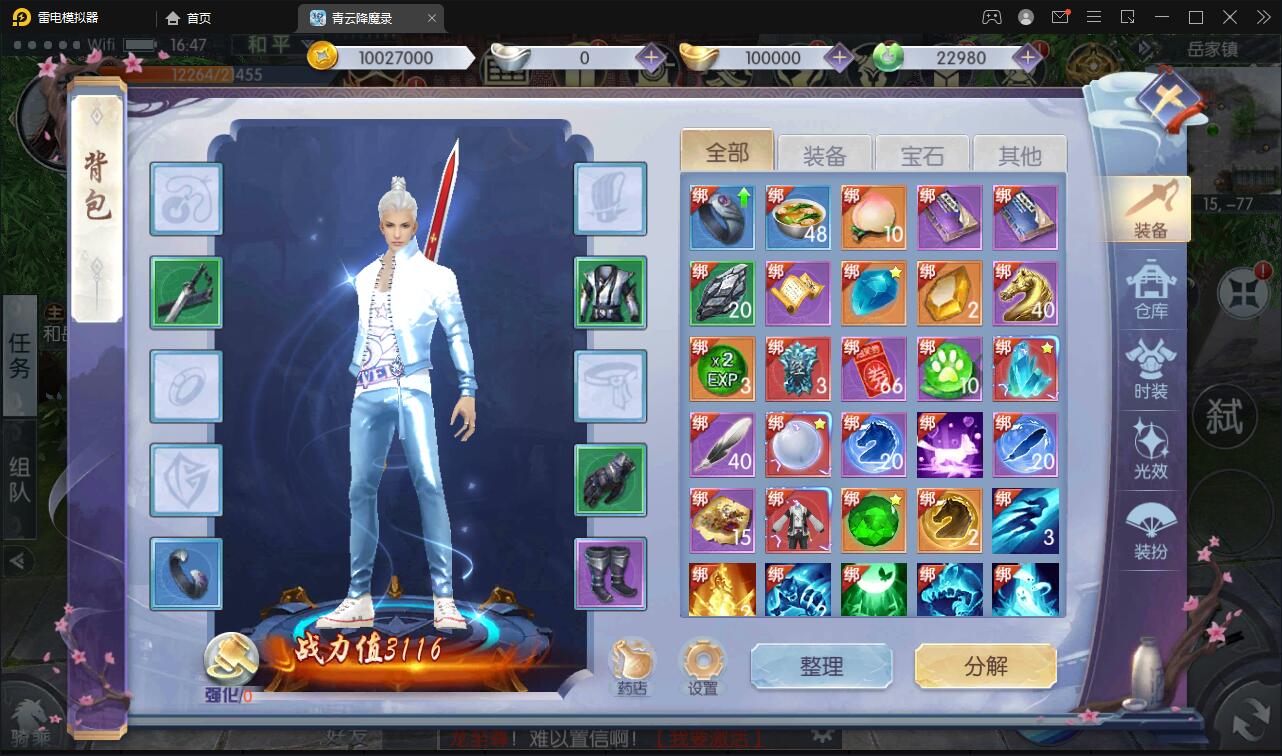Viewport: 1282px width, 756px height.
Task: Open the LDPlayer hamburger menu
Action: pos(1094,17)
